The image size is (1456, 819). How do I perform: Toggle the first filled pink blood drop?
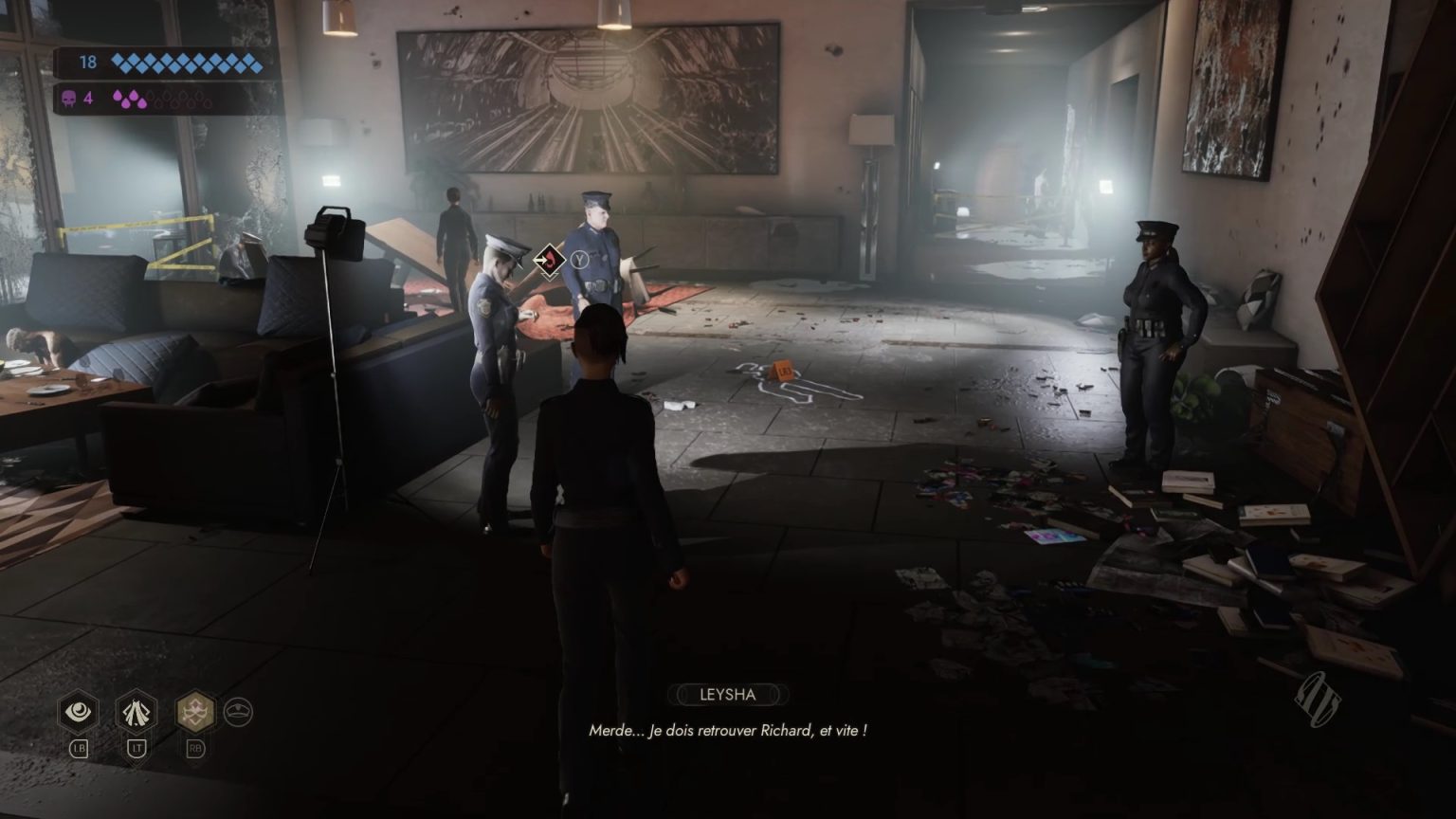(118, 95)
